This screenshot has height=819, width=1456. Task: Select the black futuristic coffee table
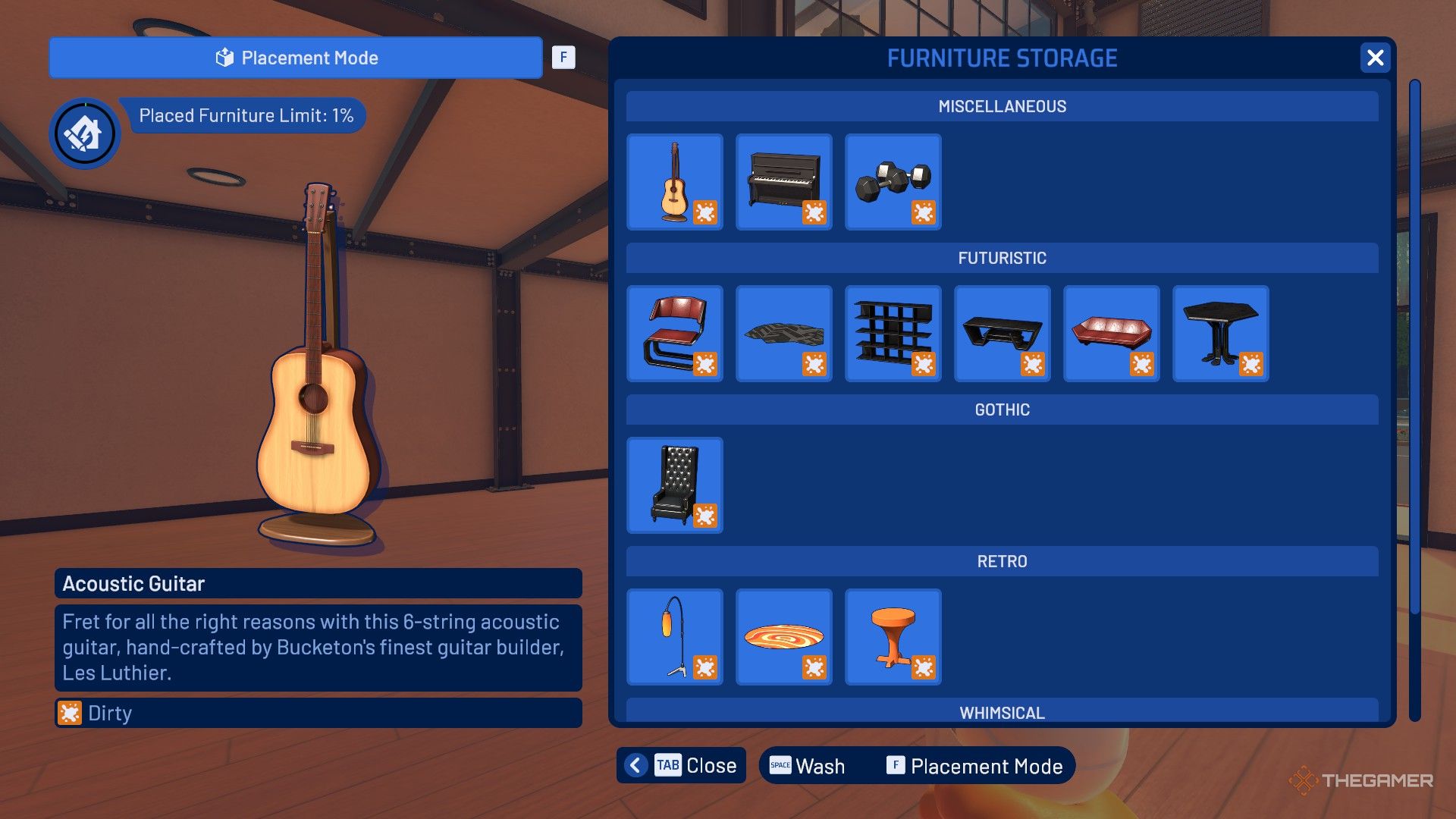[1002, 334]
